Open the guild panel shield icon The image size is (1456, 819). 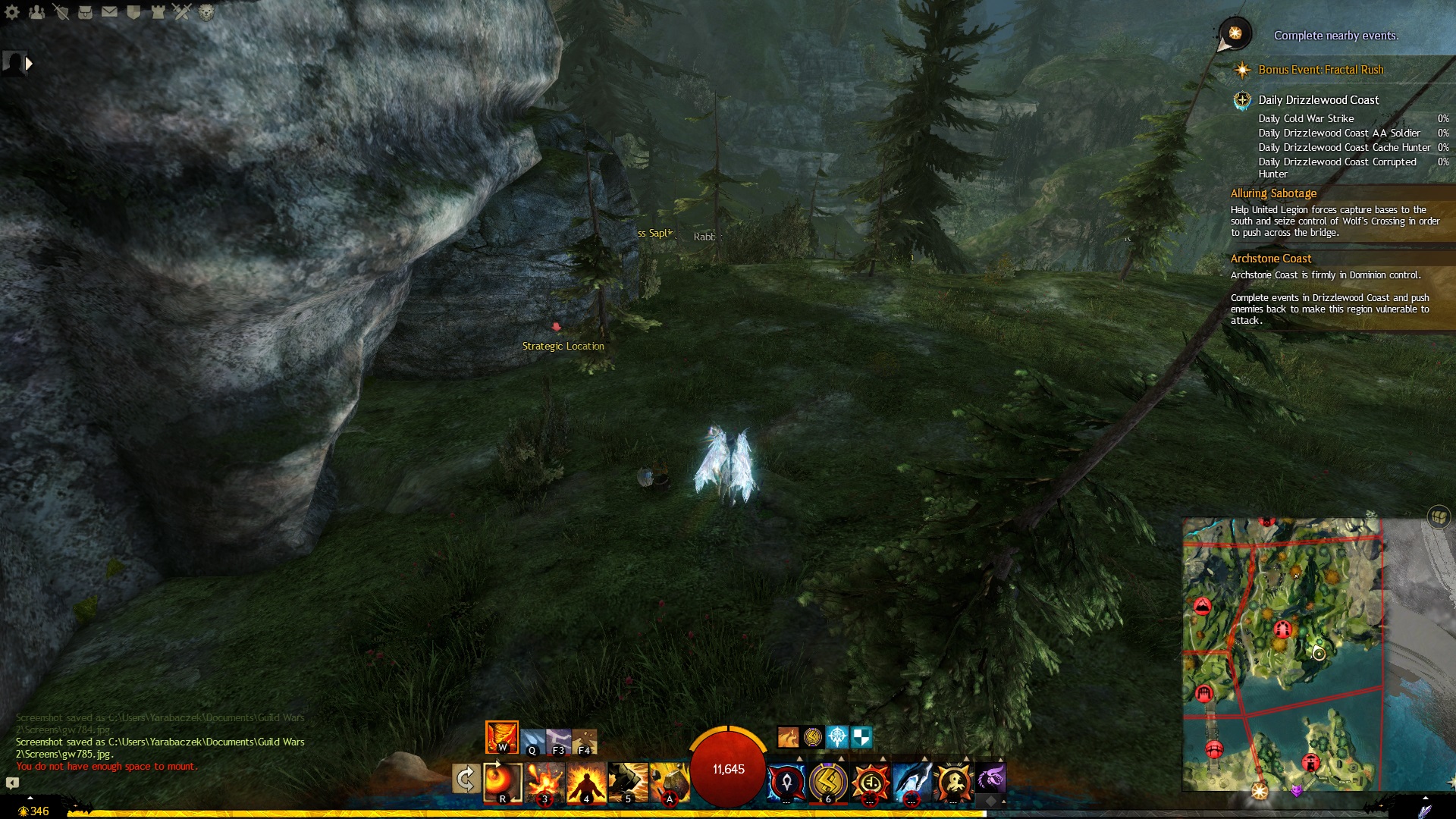pos(133,12)
